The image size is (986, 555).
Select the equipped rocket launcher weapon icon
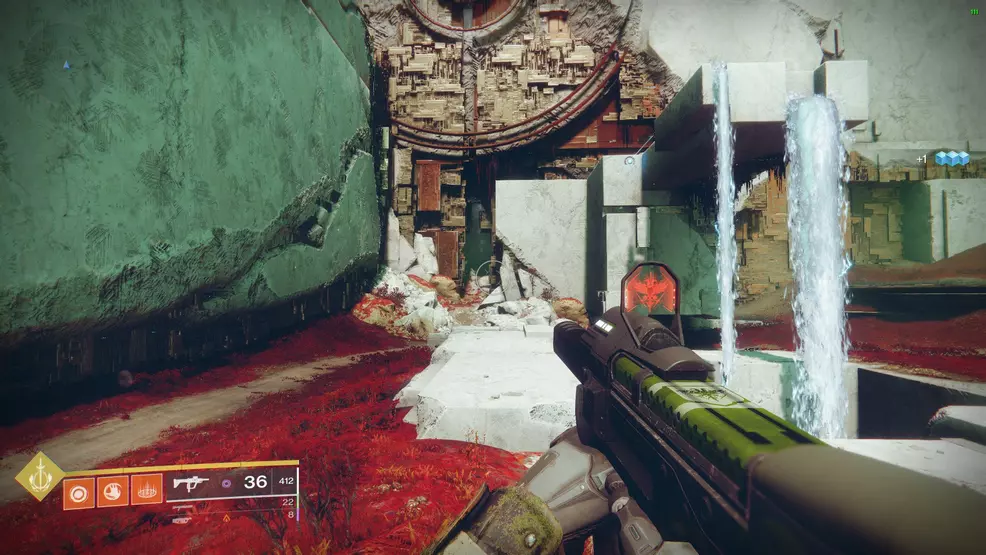pos(190,483)
